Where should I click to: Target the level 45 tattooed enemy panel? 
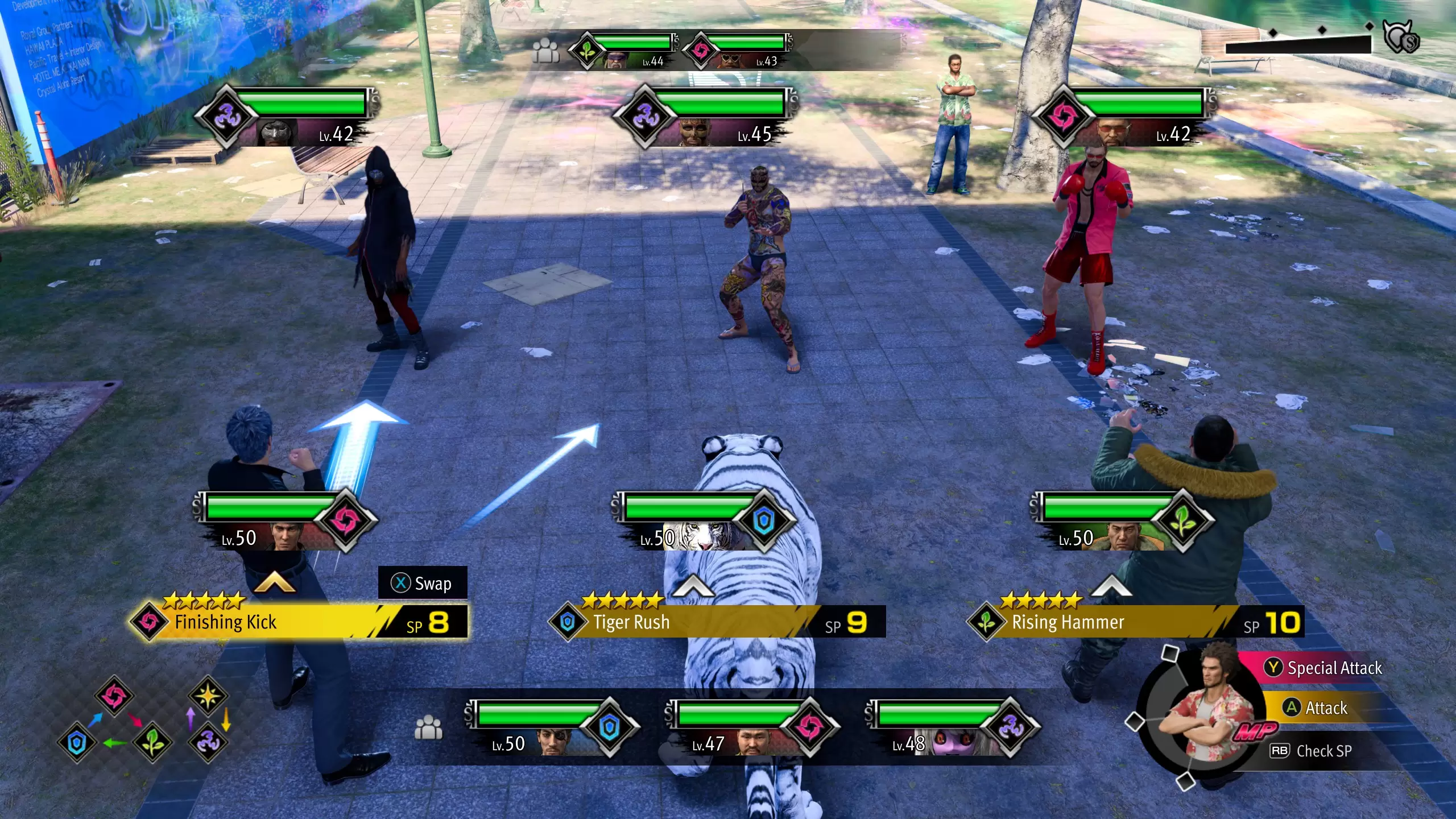tap(704, 117)
